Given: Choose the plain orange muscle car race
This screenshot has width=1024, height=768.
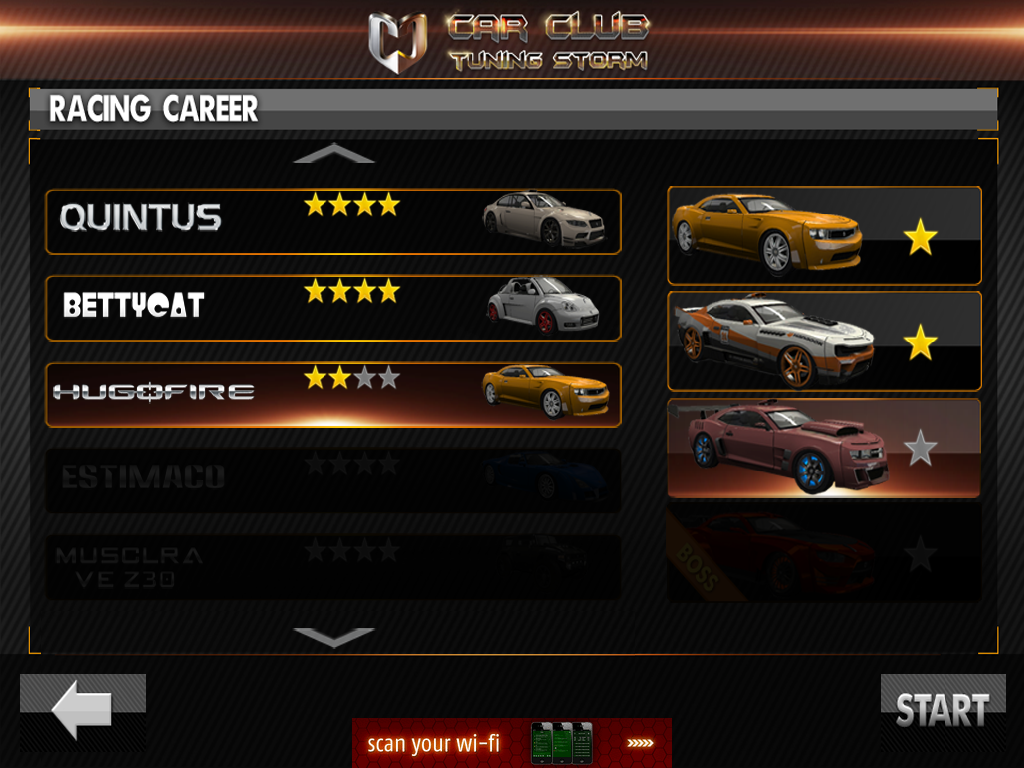Looking at the screenshot, I should coord(824,236).
